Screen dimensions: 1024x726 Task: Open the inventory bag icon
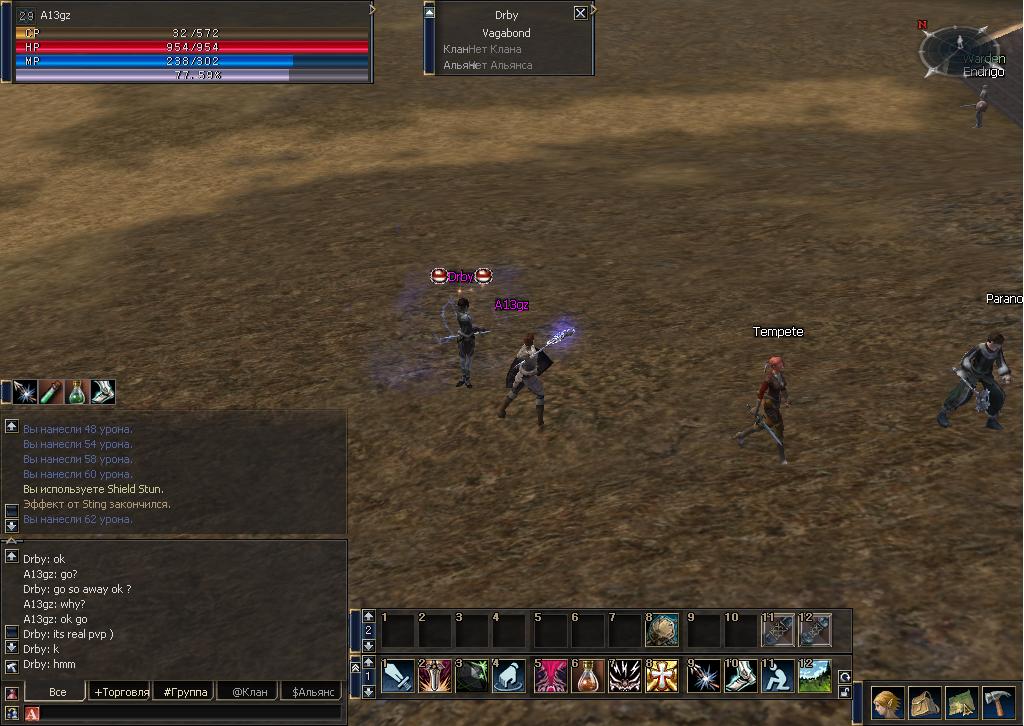pyautogui.click(x=924, y=702)
